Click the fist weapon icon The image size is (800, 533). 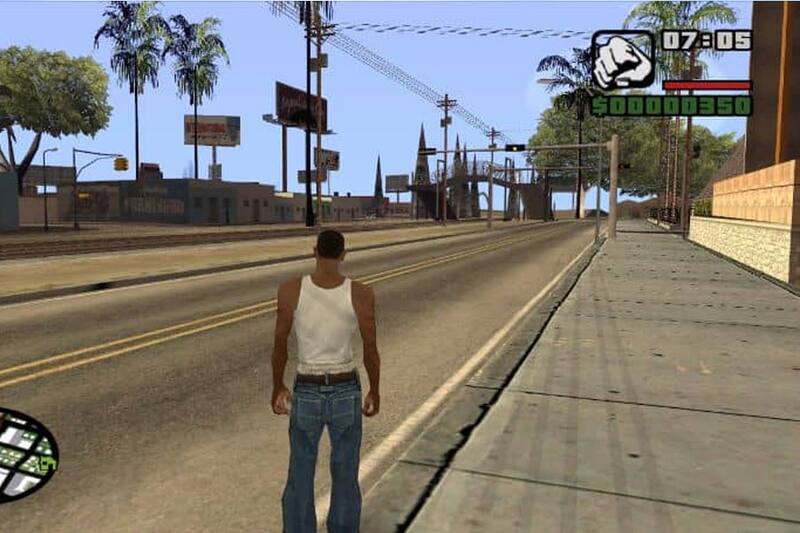click(x=622, y=60)
